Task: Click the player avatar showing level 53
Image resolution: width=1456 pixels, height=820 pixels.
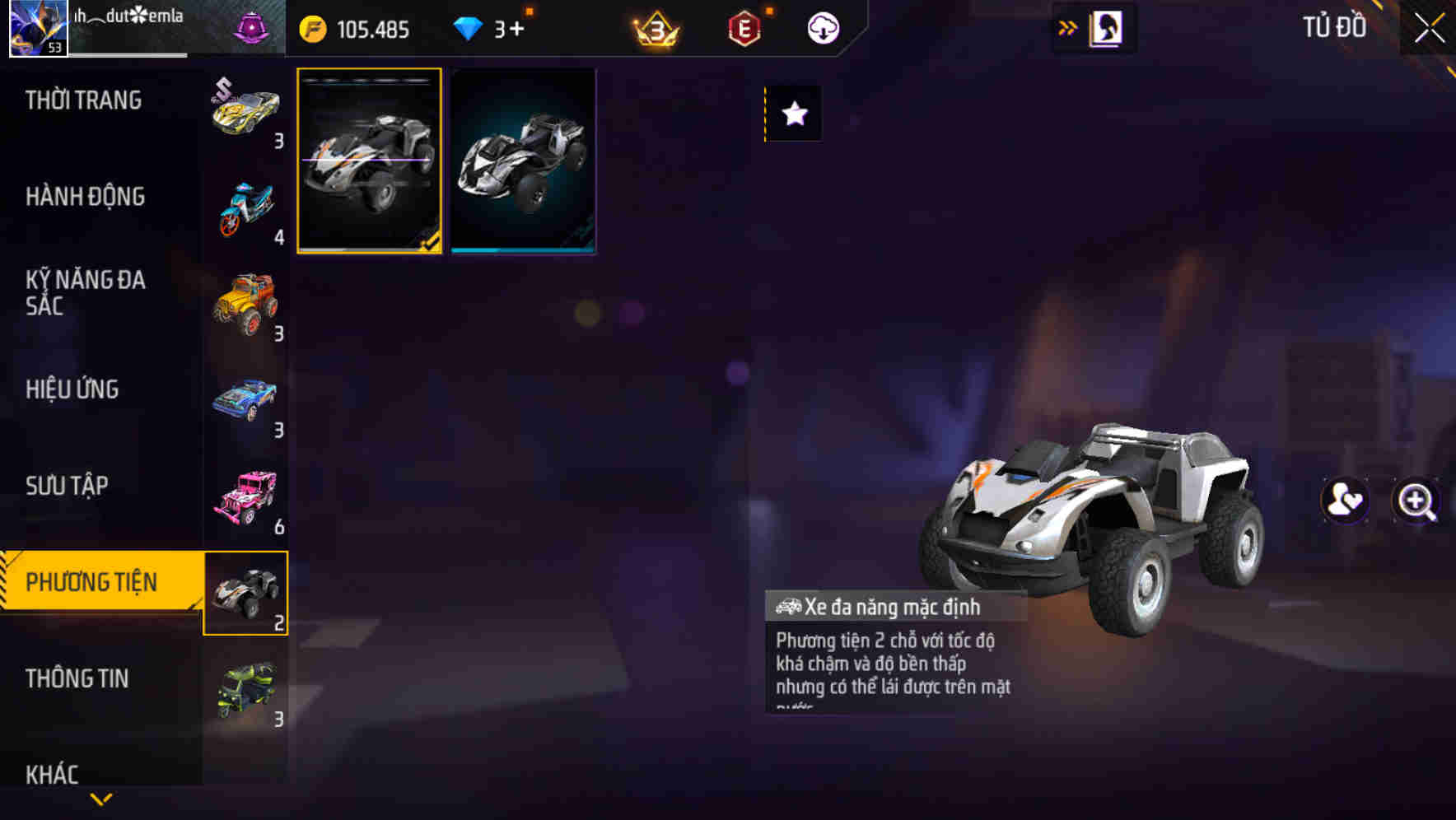Action: 37,27
